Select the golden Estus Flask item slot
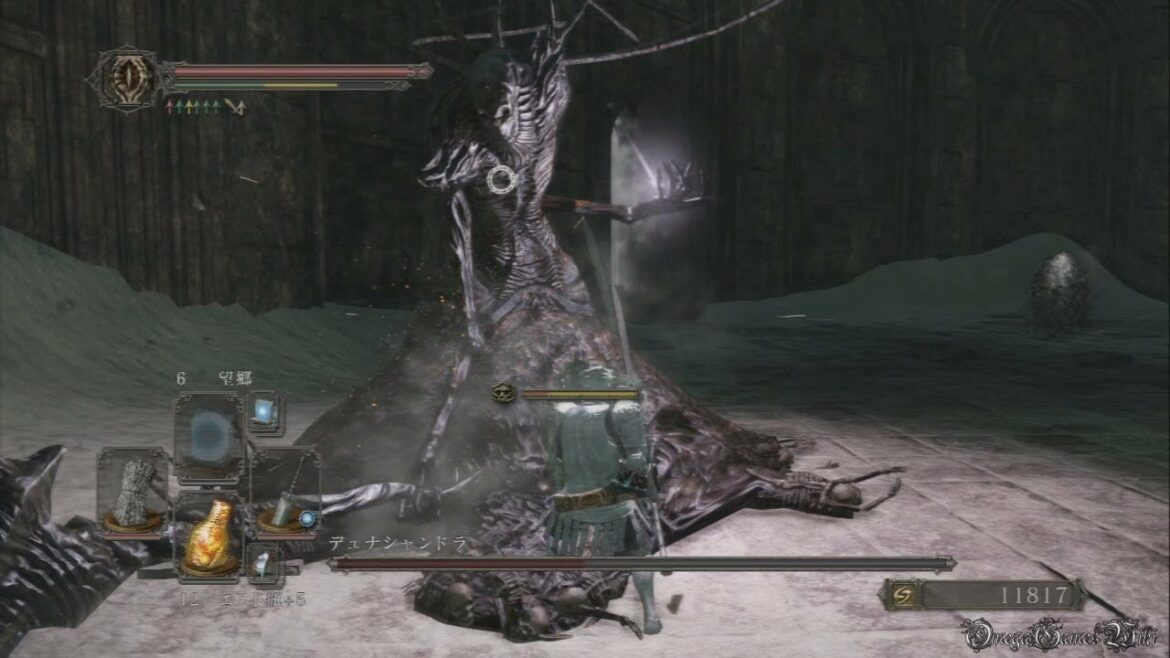This screenshot has width=1170, height=658. 210,534
